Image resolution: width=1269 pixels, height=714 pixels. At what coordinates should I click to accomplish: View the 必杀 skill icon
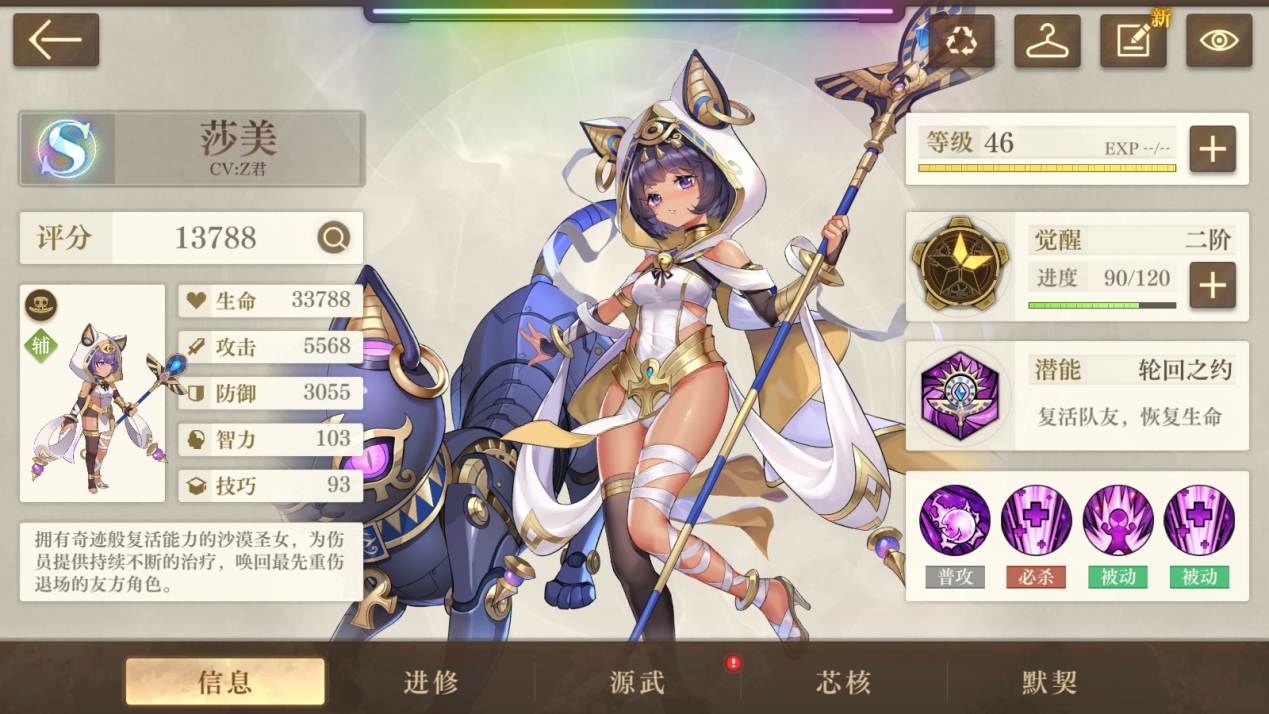1036,521
